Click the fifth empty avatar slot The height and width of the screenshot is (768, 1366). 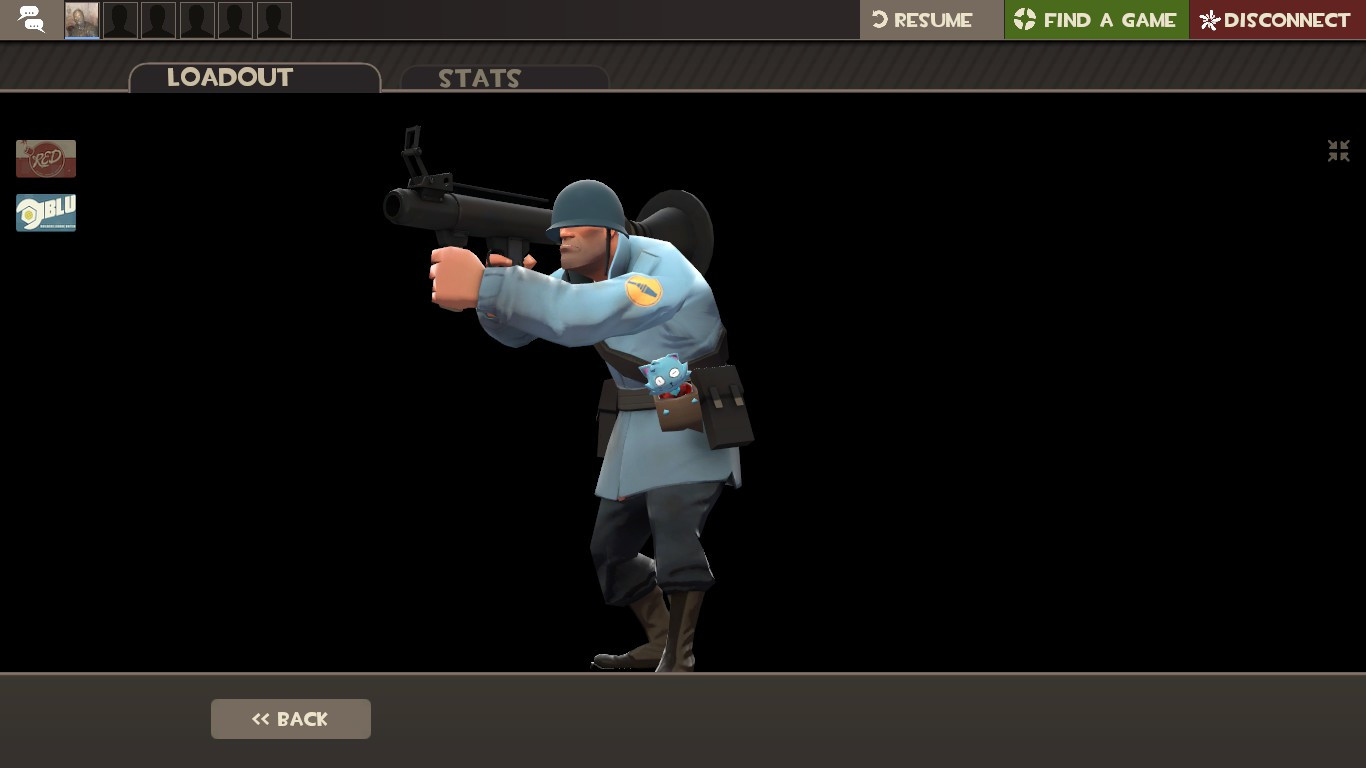coord(235,20)
